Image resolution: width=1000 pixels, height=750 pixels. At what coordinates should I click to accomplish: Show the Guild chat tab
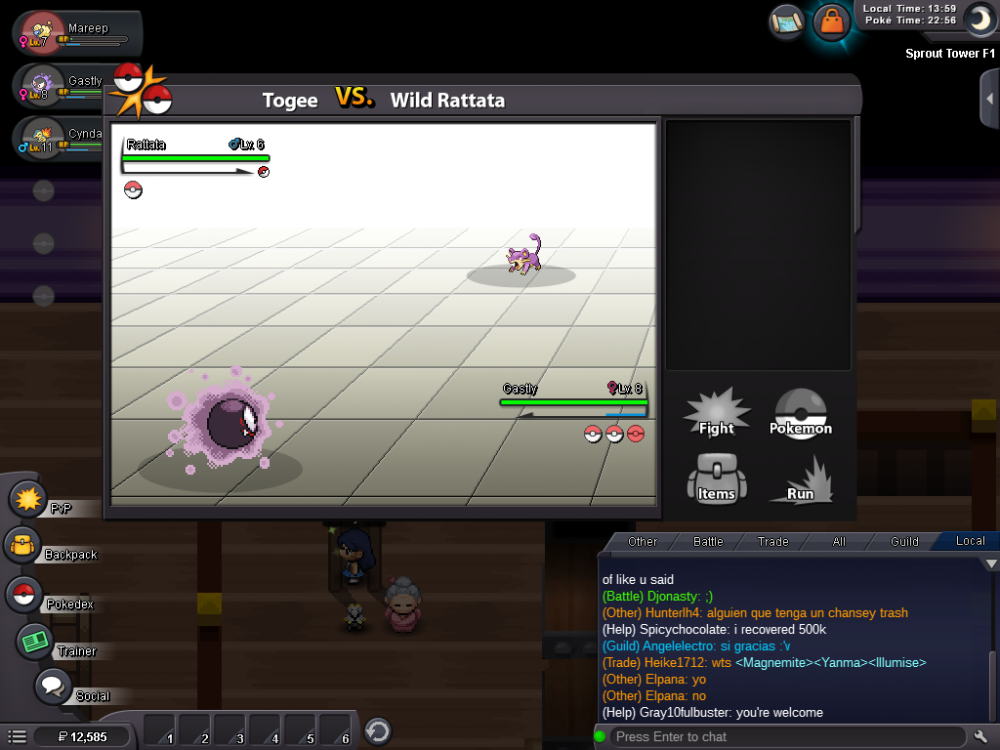(x=905, y=541)
